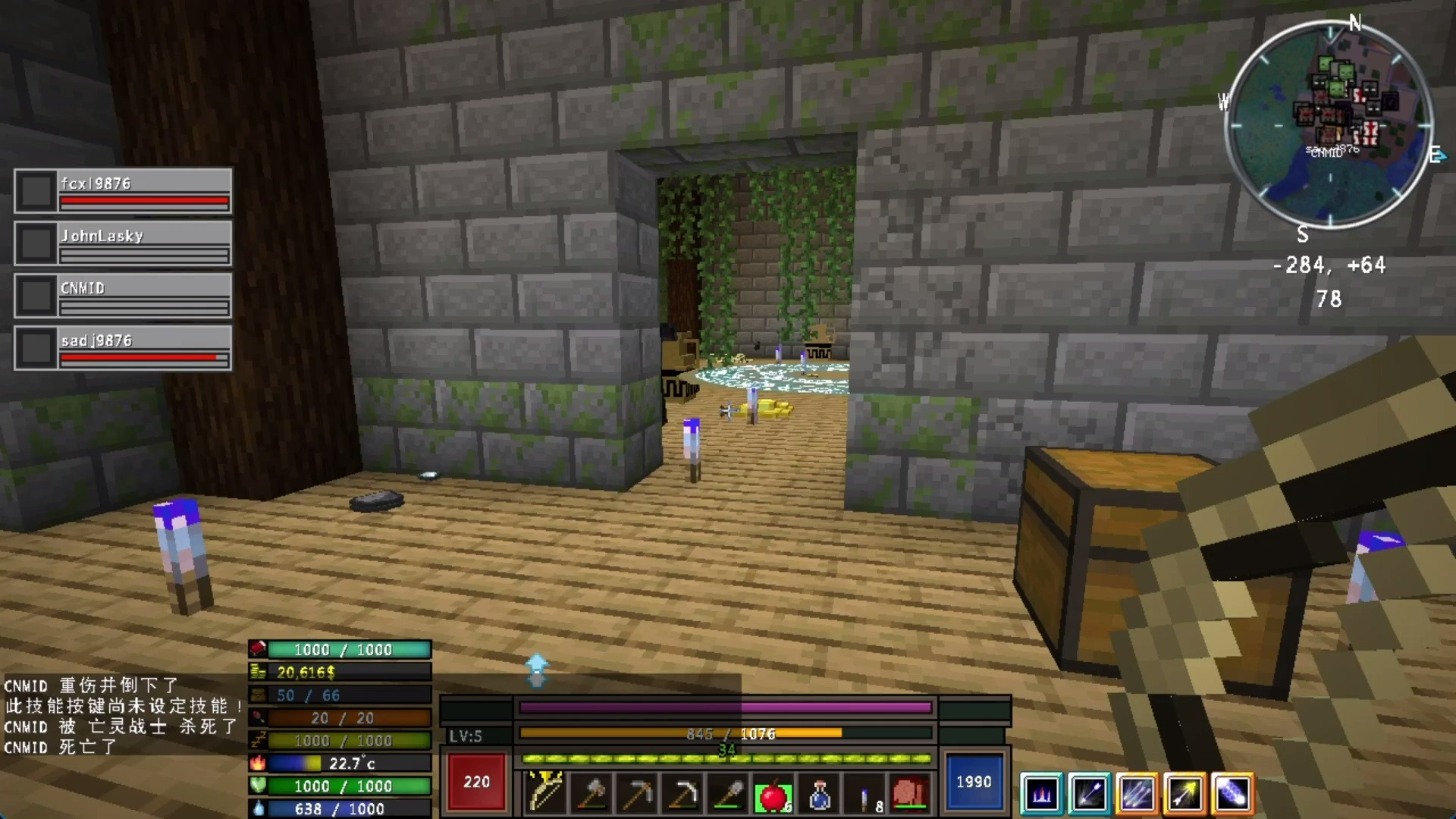Click the coin icon beside 20,616$
This screenshot has height=819, width=1456.
[258, 672]
